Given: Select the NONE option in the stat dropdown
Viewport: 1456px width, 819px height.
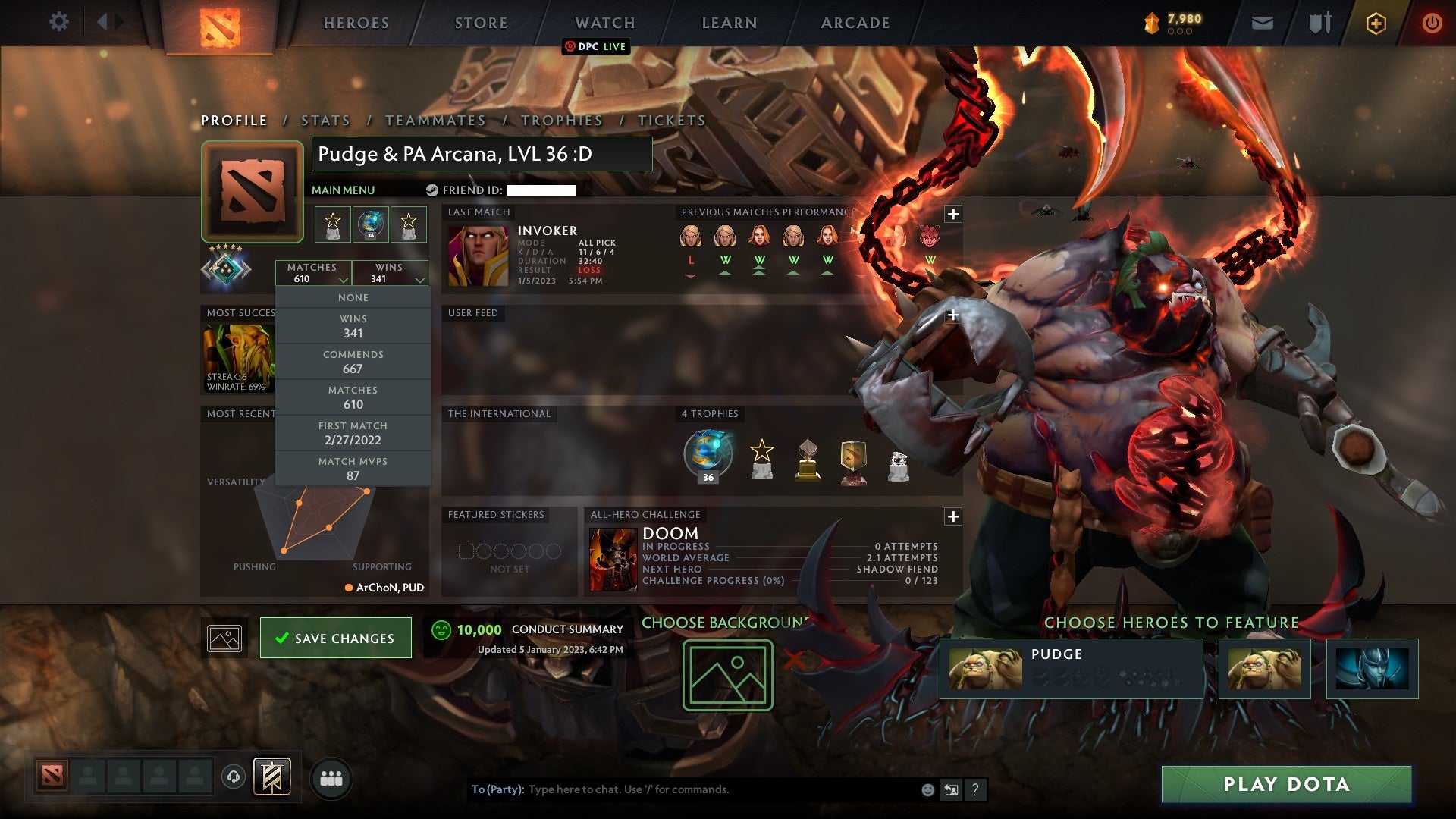Looking at the screenshot, I should click(x=353, y=297).
